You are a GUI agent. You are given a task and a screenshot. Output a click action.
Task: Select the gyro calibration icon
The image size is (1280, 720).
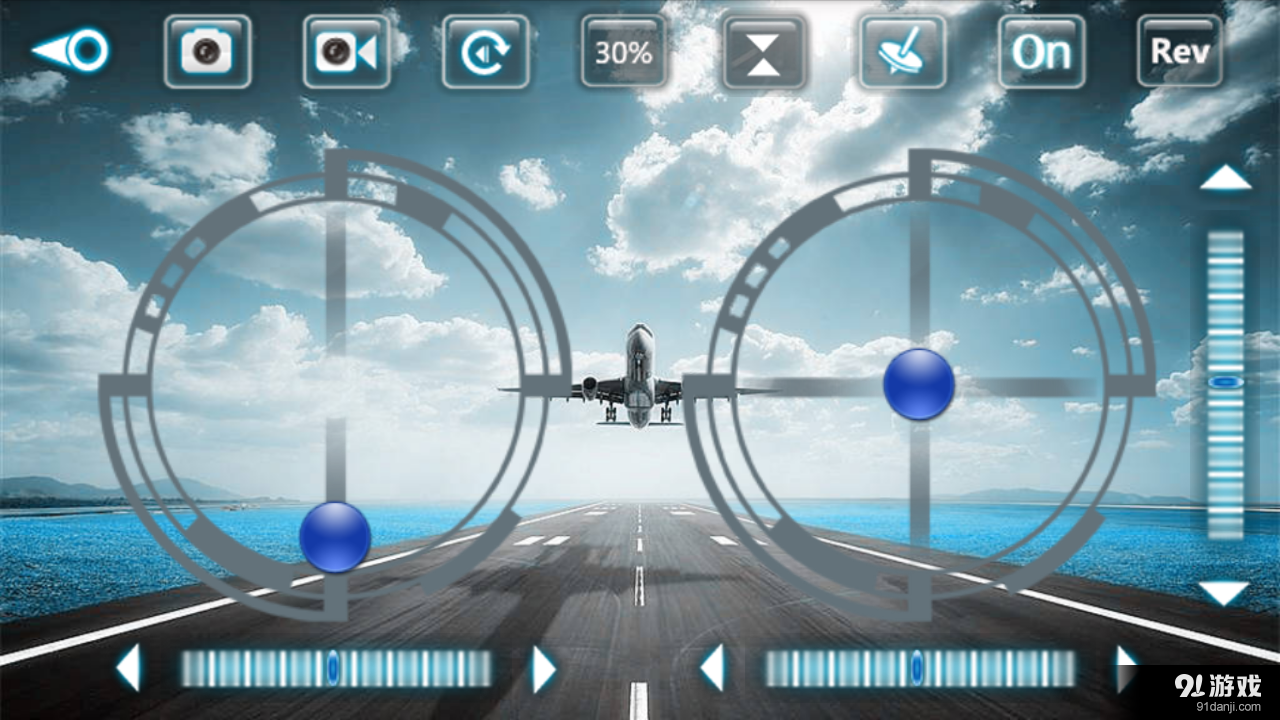pos(901,53)
